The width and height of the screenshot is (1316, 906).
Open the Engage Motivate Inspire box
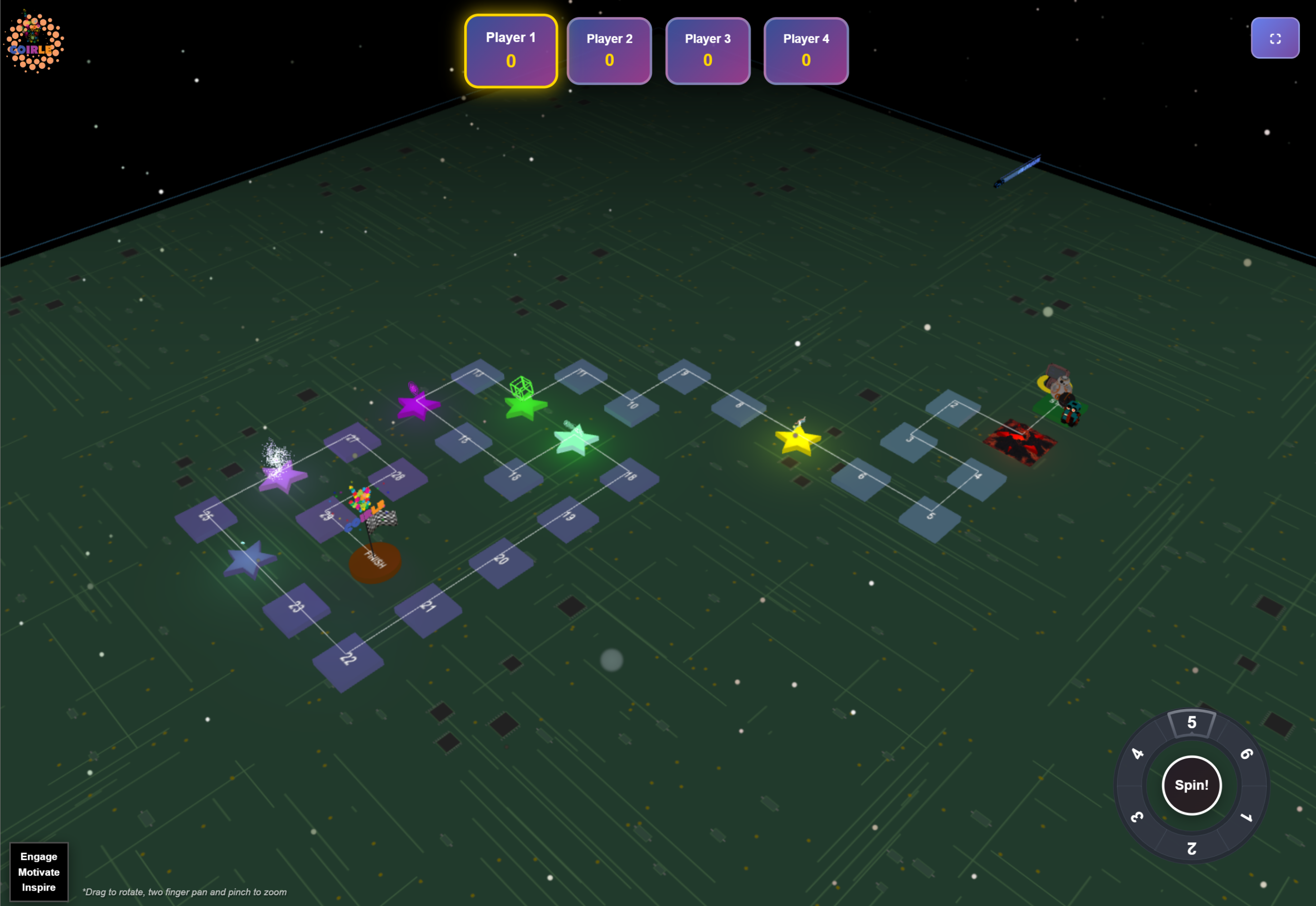(x=39, y=872)
